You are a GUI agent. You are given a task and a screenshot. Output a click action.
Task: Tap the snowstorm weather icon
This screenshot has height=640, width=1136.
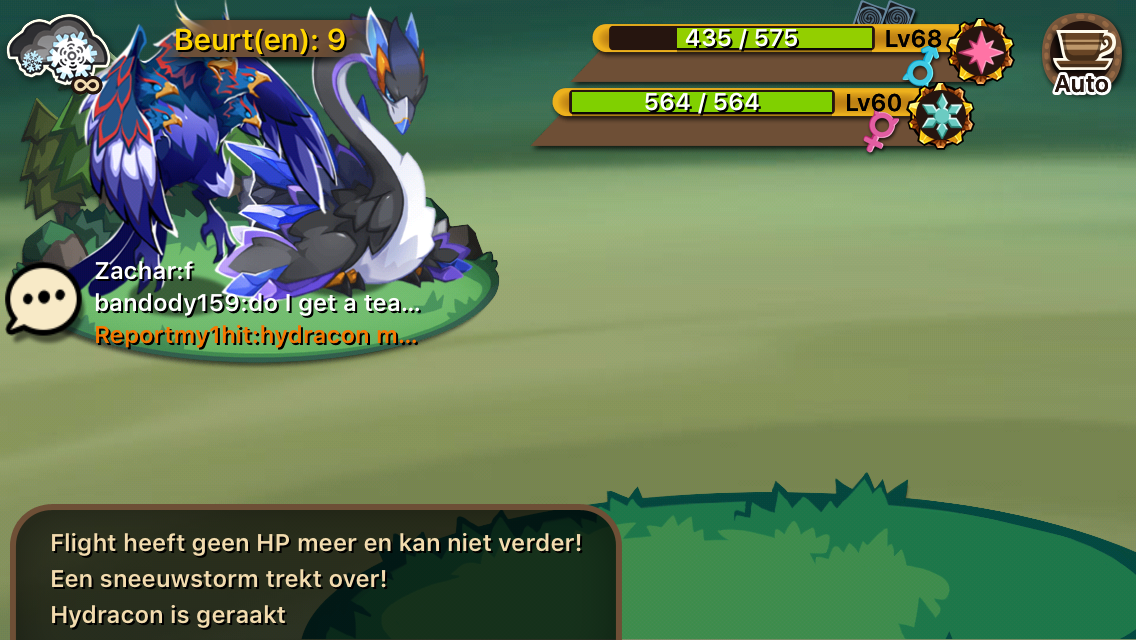point(58,50)
